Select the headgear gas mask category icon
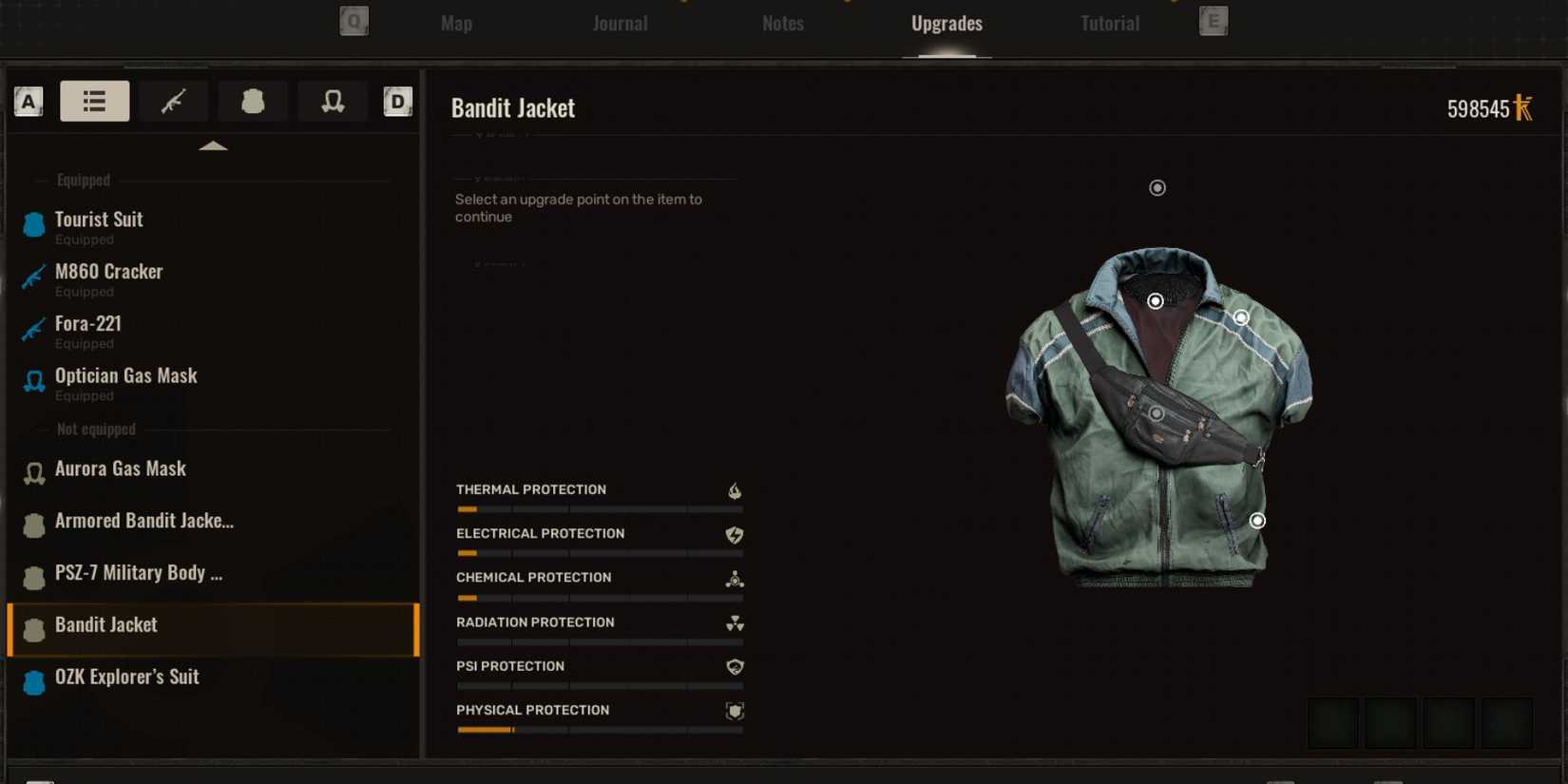Viewport: 1568px width, 784px height. click(x=333, y=101)
